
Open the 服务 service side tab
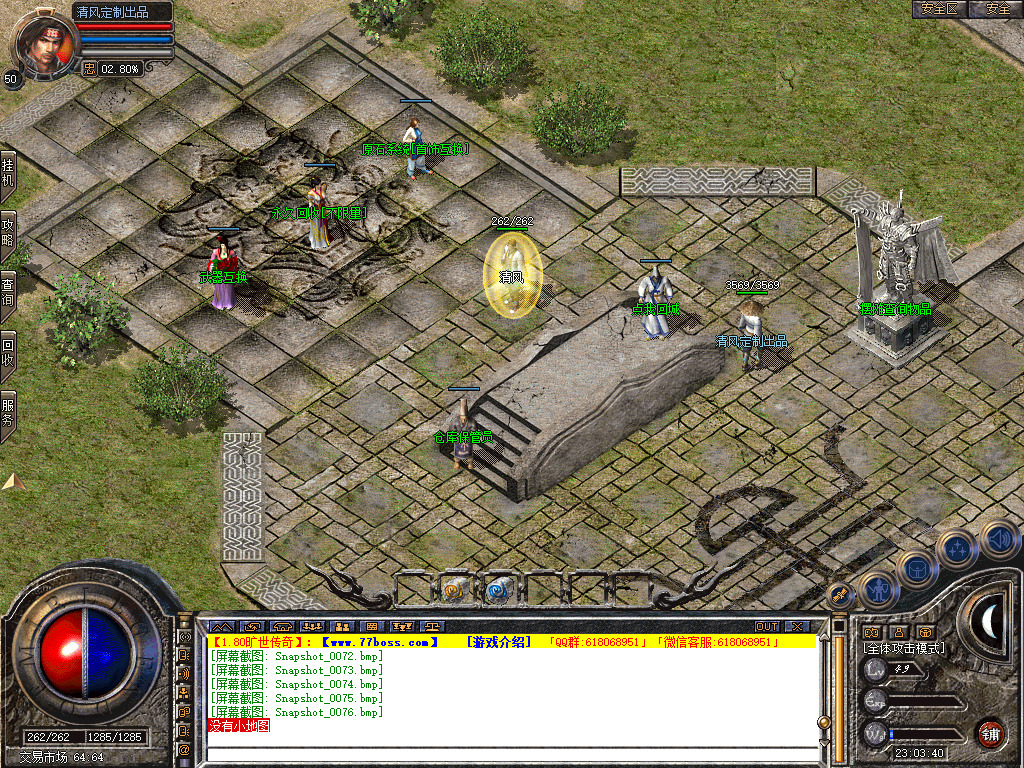click(x=8, y=412)
